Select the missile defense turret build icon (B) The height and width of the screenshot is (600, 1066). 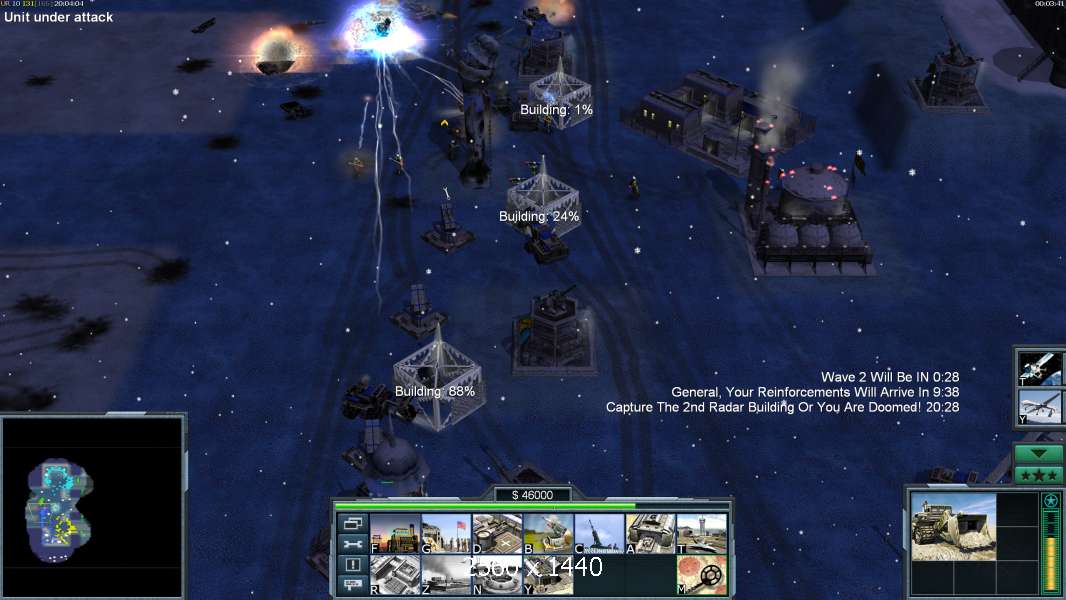coord(548,533)
